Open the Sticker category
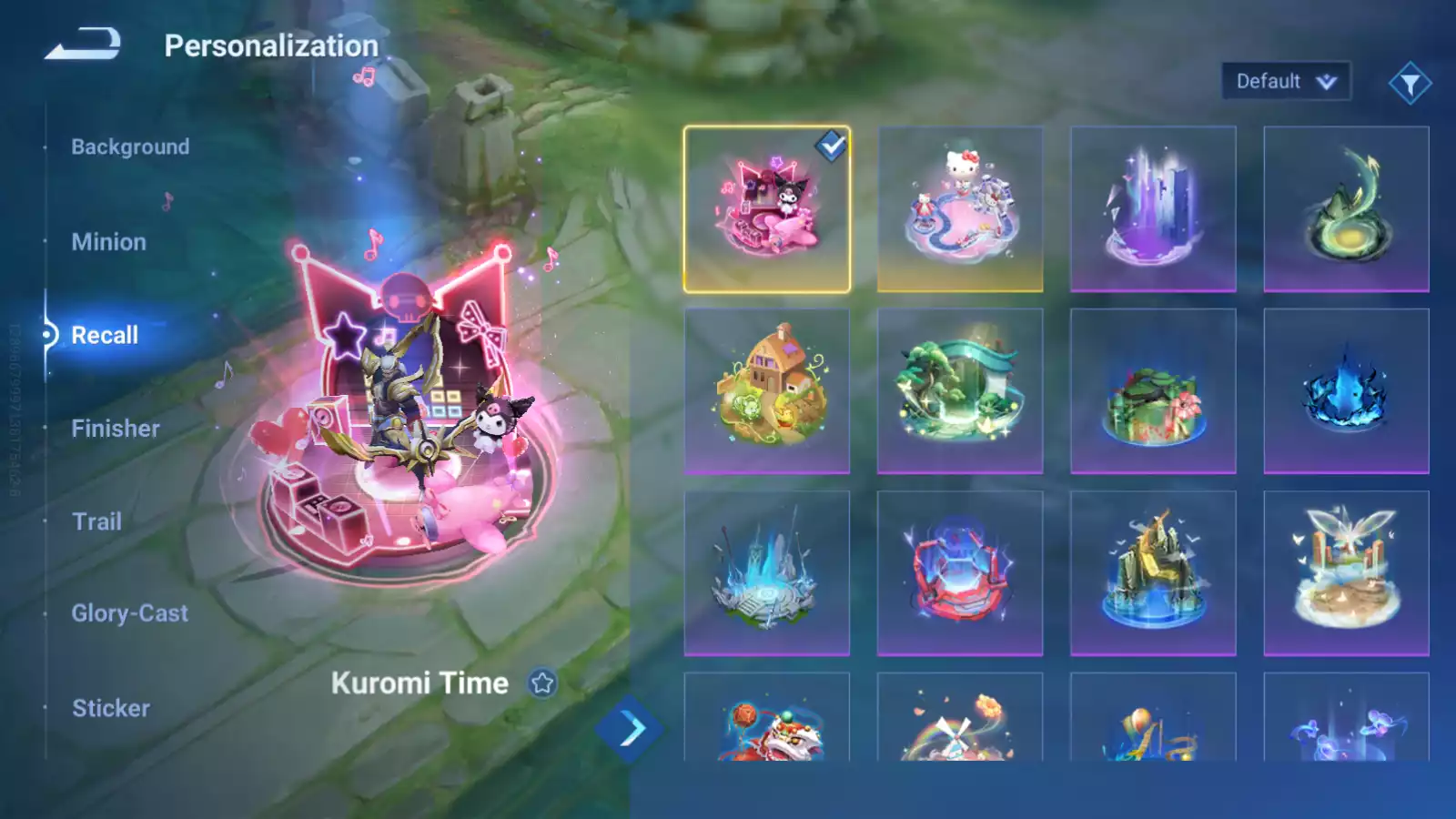 point(111,708)
